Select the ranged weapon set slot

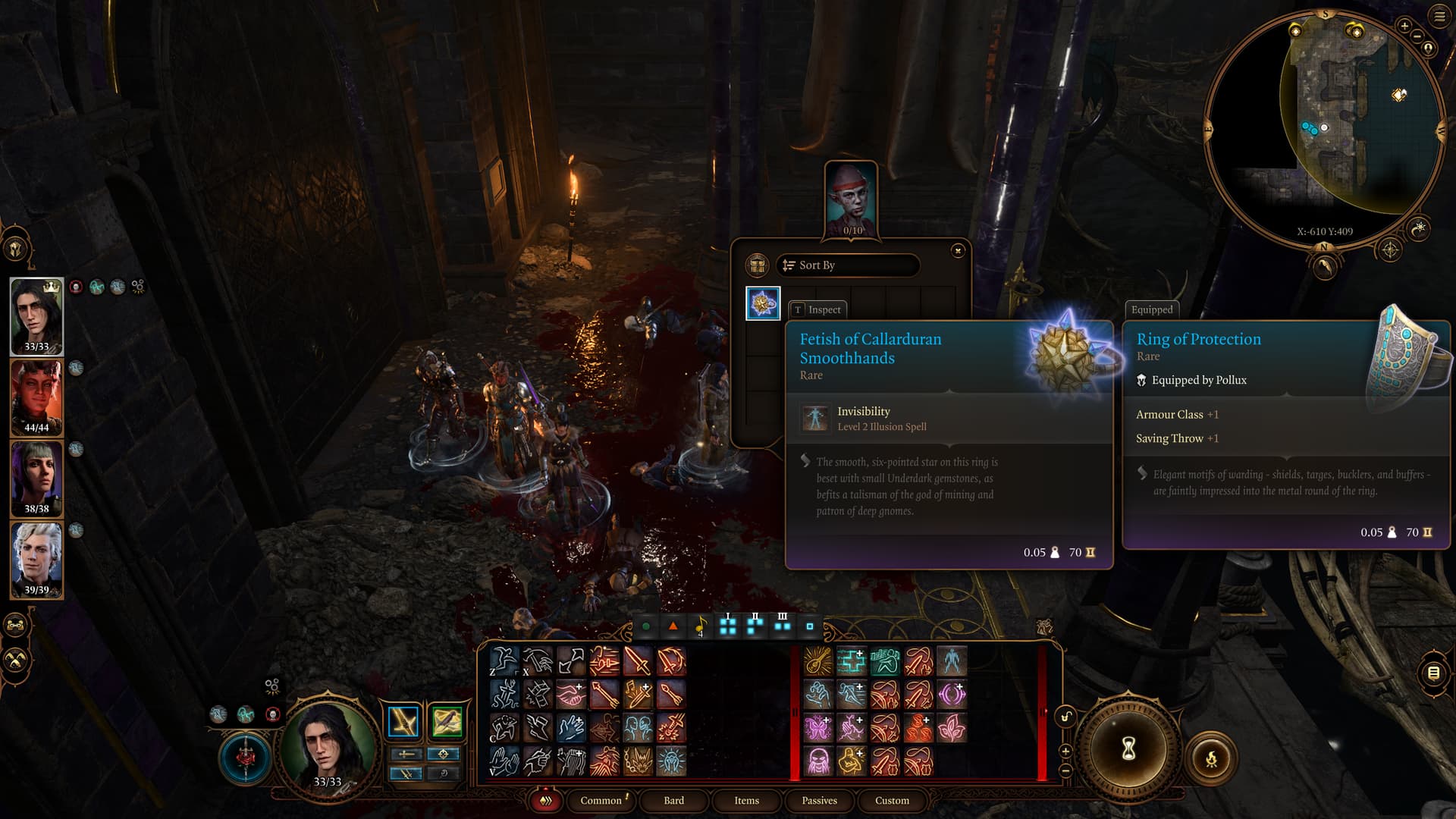pyautogui.click(x=447, y=722)
